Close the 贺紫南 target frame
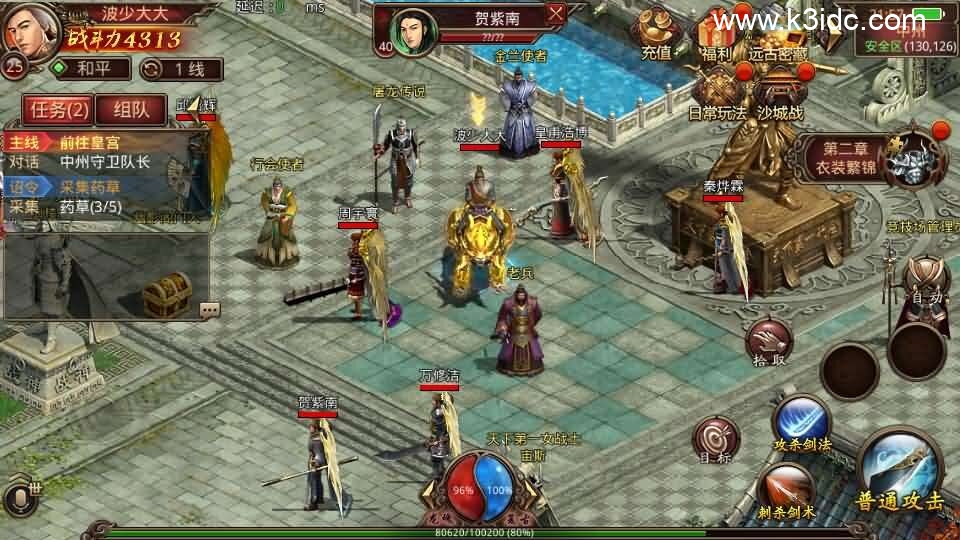Viewport: 960px width, 540px height. click(x=557, y=14)
